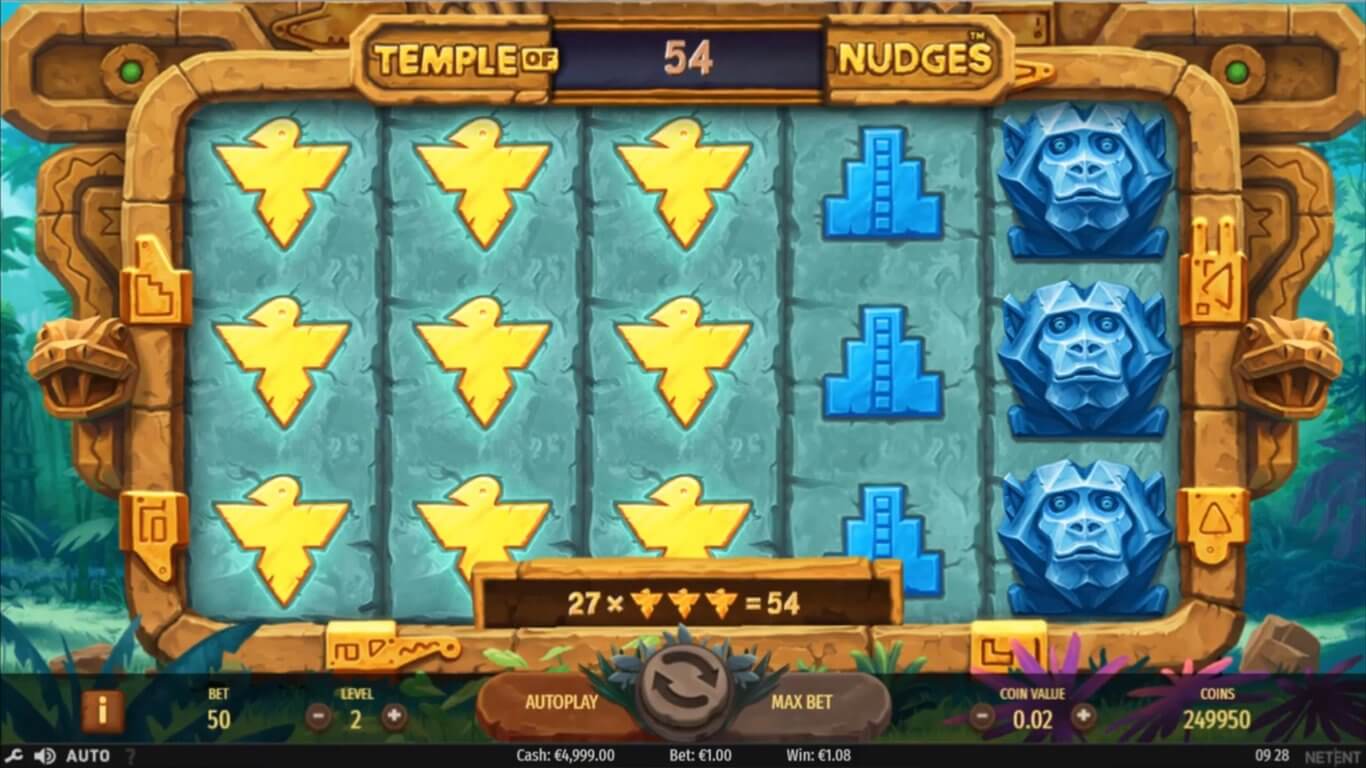Select the Max Bet button
1366x768 pixels.
click(x=802, y=702)
